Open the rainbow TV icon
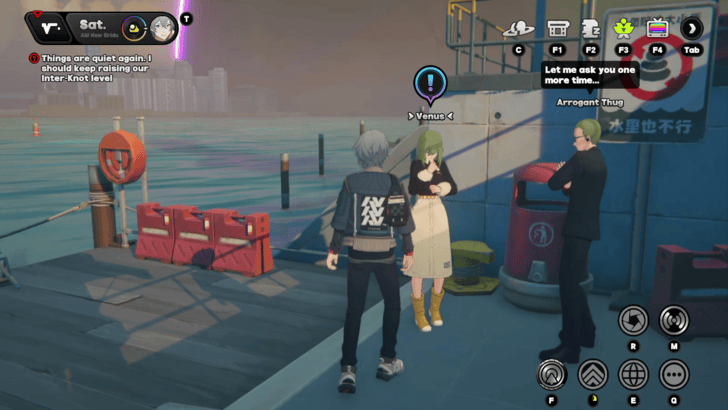Screen dimensions: 728x410 658,28
